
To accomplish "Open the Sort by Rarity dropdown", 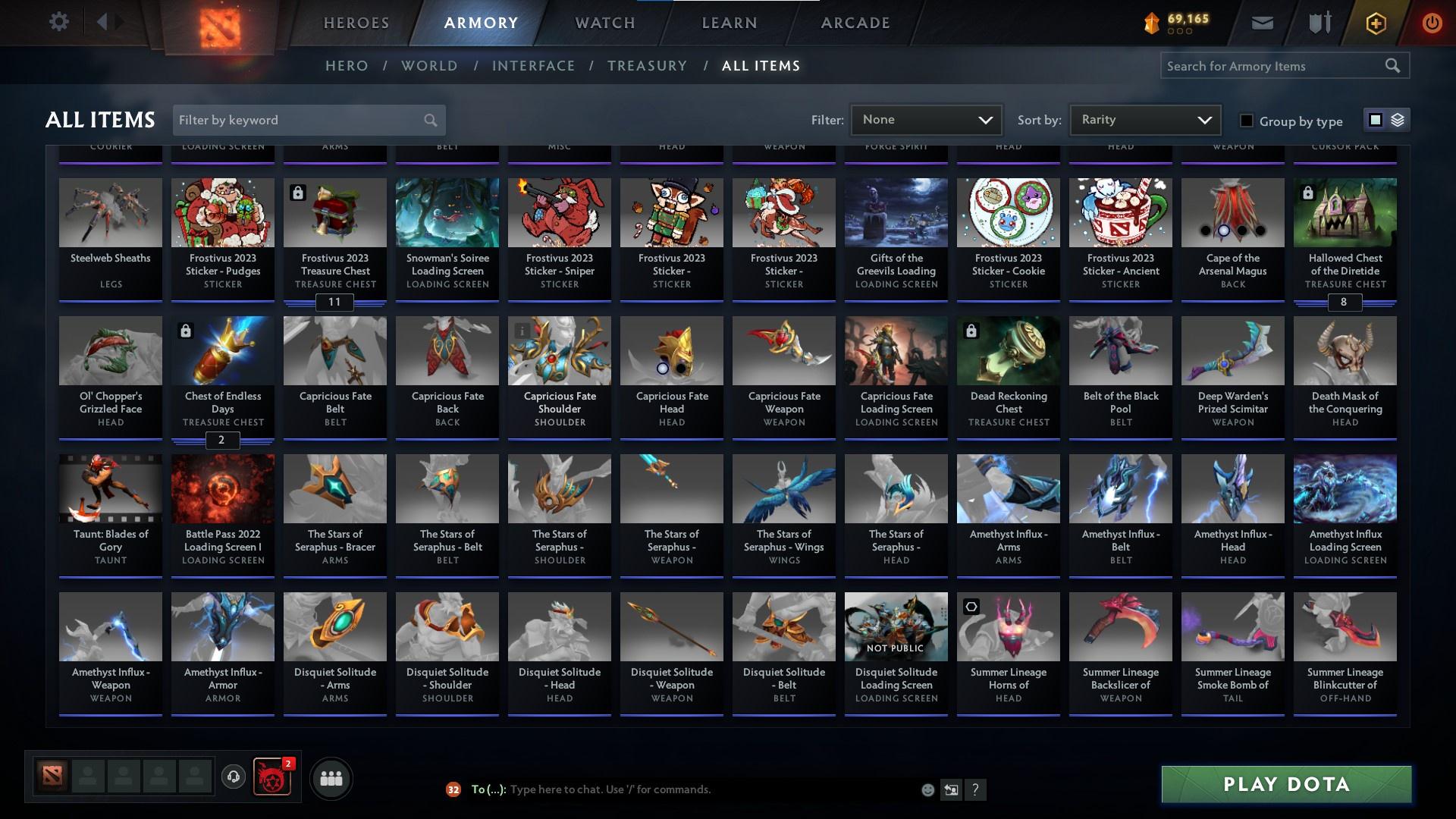I will click(1144, 119).
